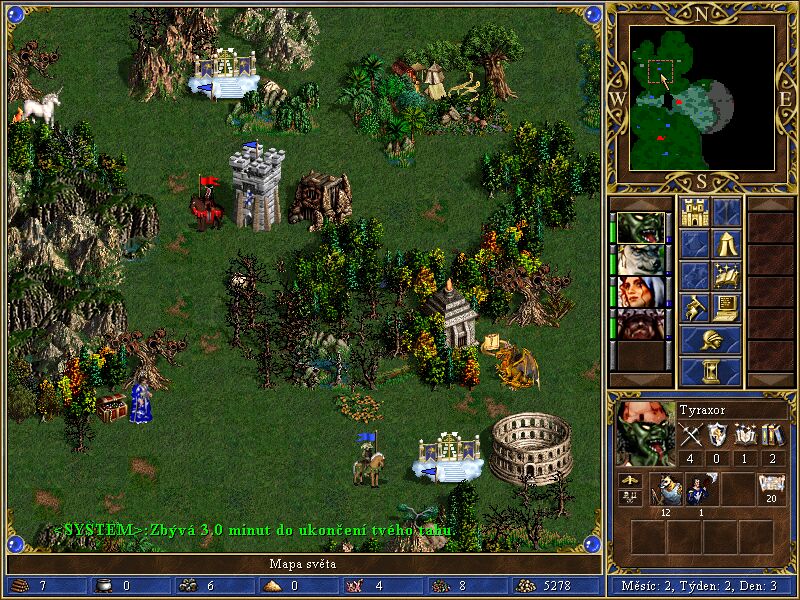Open the spellbook cast spell button
The width and height of the screenshot is (800, 600).
pos(727,276)
